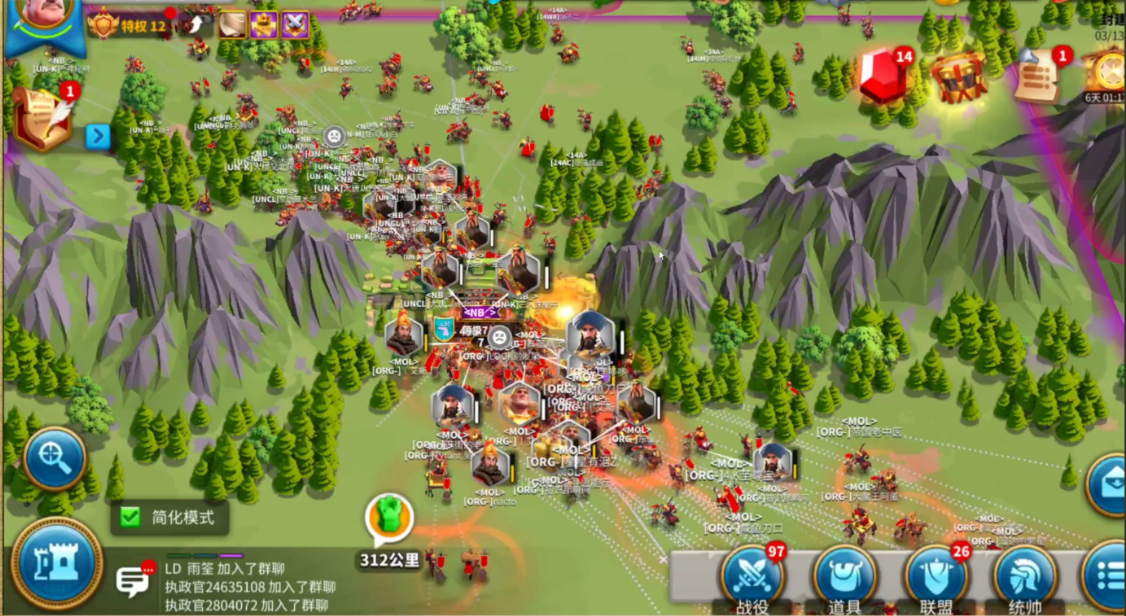Expand the blue arrow side panel
Viewport: 1126px width, 616px height.
[97, 136]
